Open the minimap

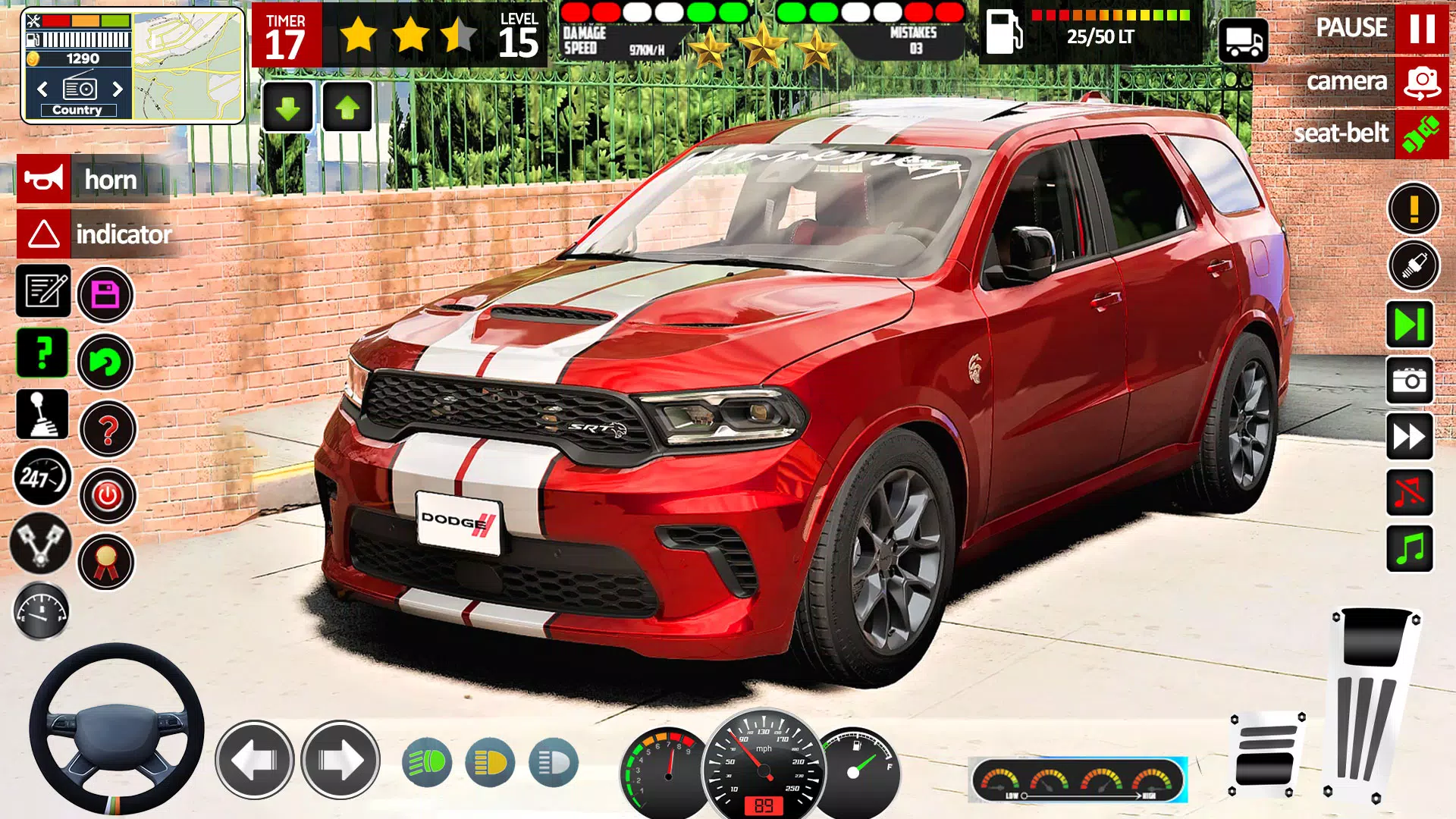188,67
